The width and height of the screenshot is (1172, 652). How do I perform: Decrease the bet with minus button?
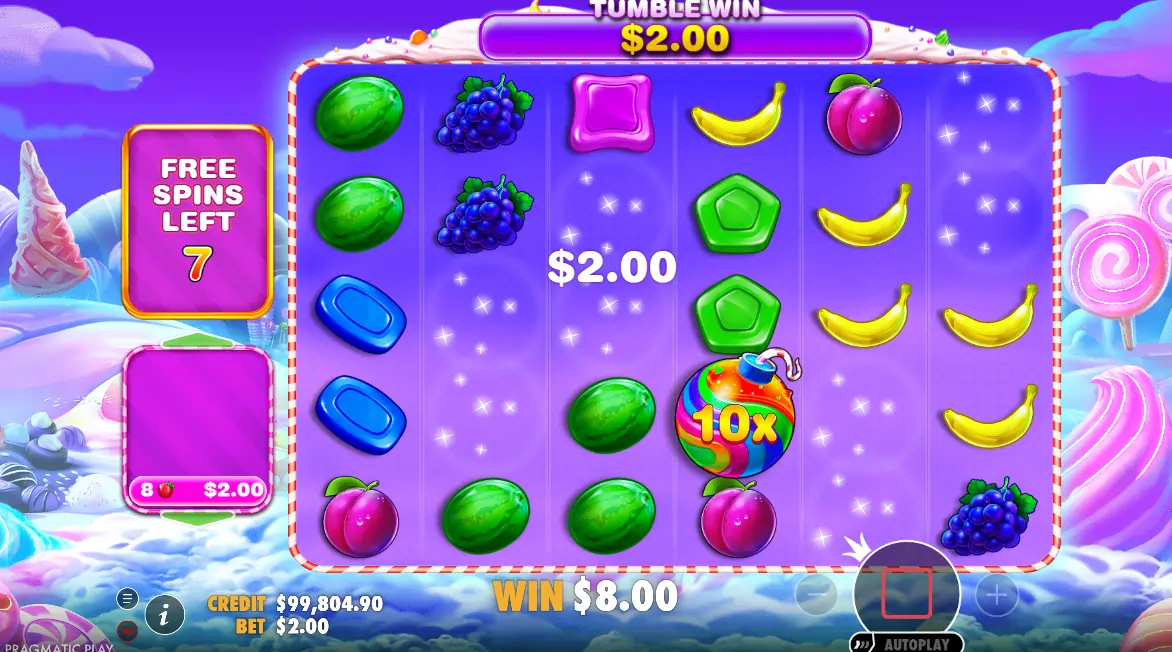click(x=816, y=596)
